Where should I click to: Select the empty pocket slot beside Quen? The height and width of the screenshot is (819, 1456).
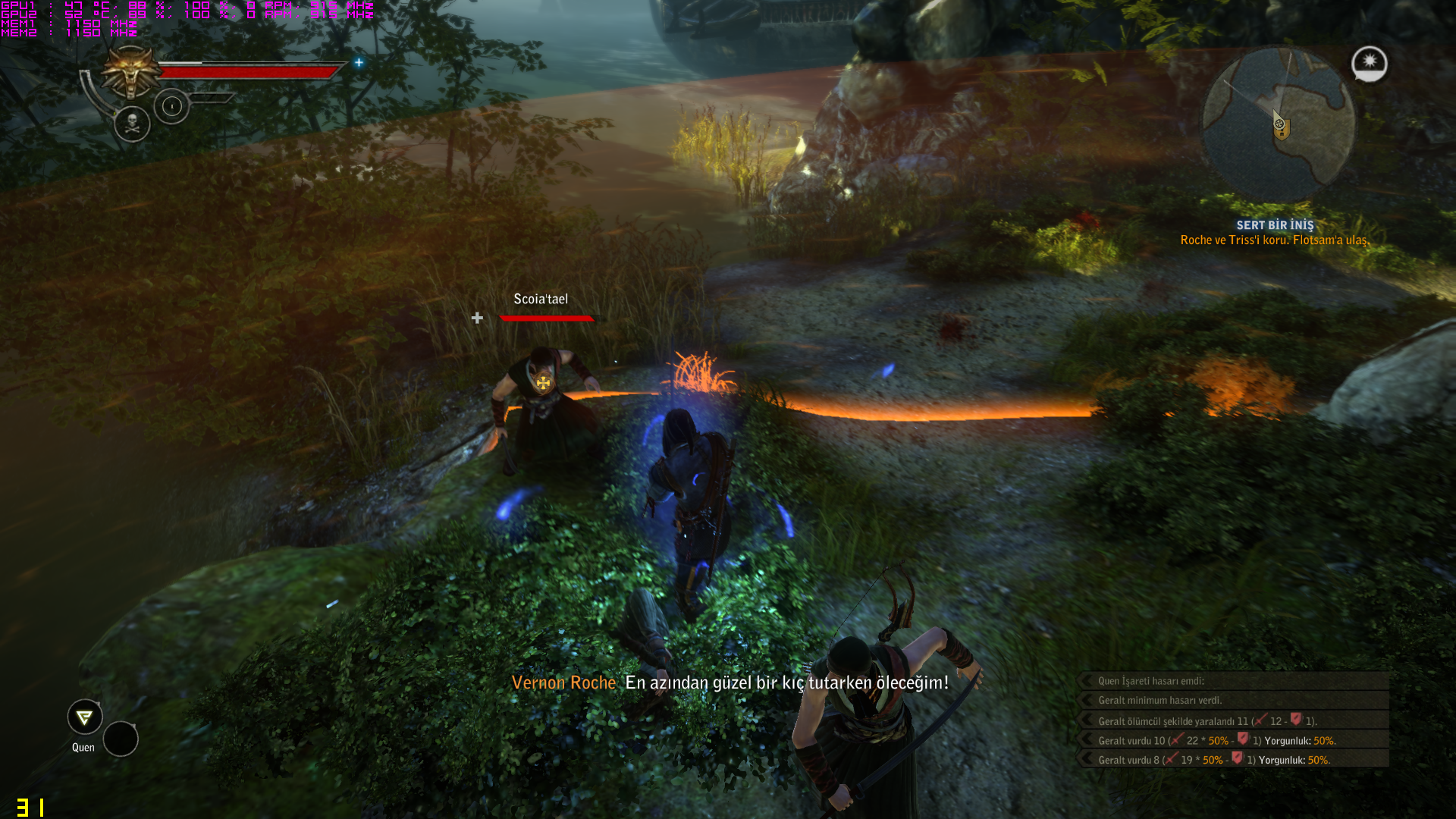click(121, 739)
